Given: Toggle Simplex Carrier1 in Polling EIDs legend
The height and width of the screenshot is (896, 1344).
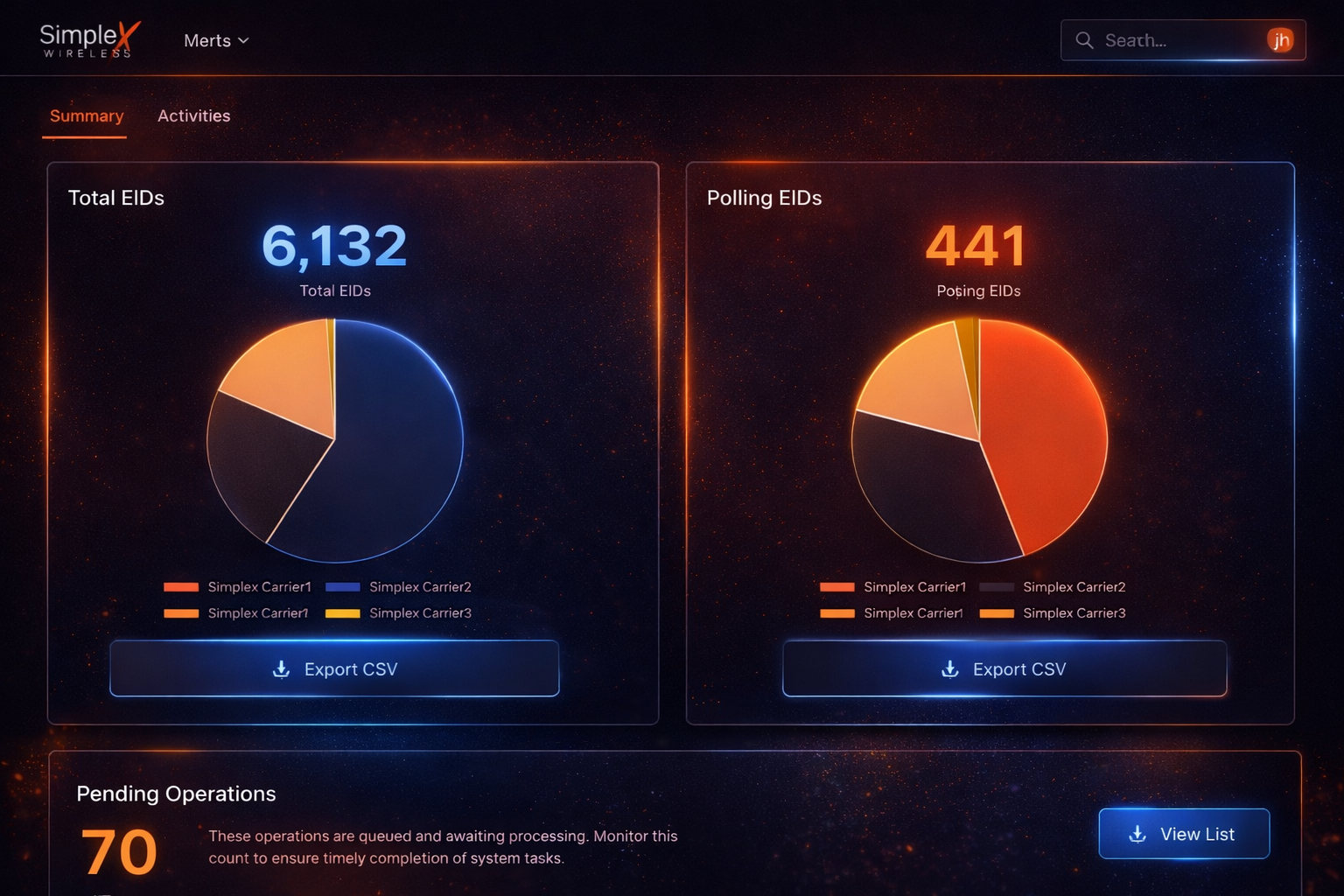Looking at the screenshot, I should tap(914, 587).
